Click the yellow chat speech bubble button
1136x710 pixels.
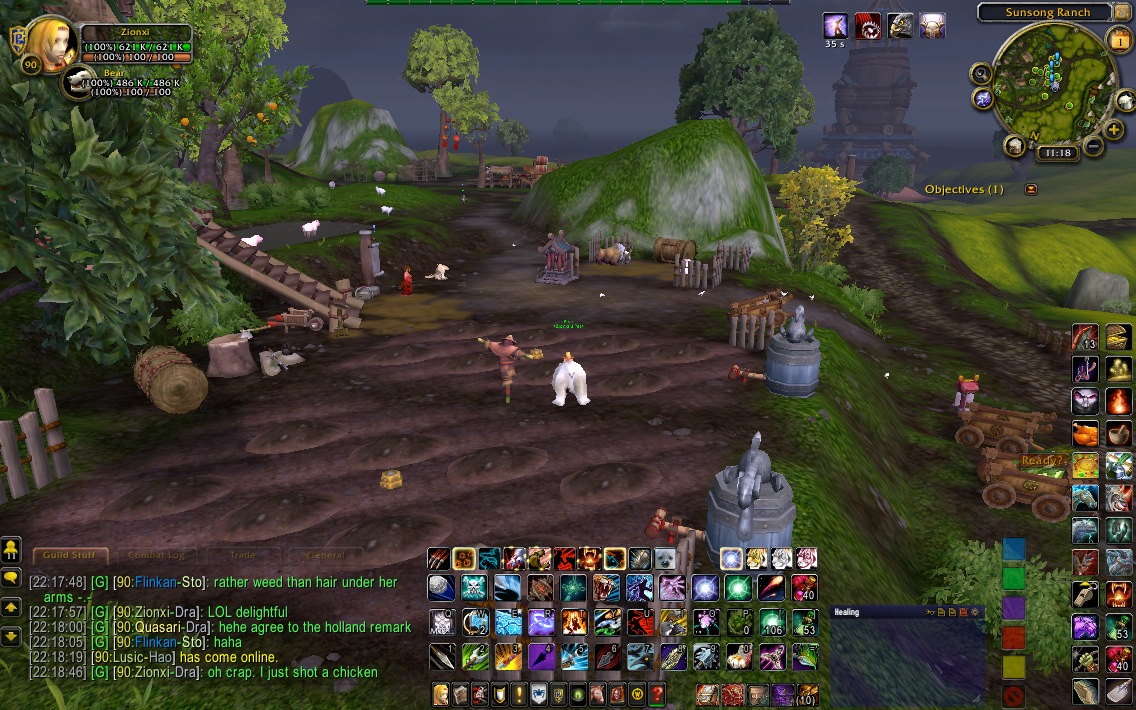click(x=12, y=577)
